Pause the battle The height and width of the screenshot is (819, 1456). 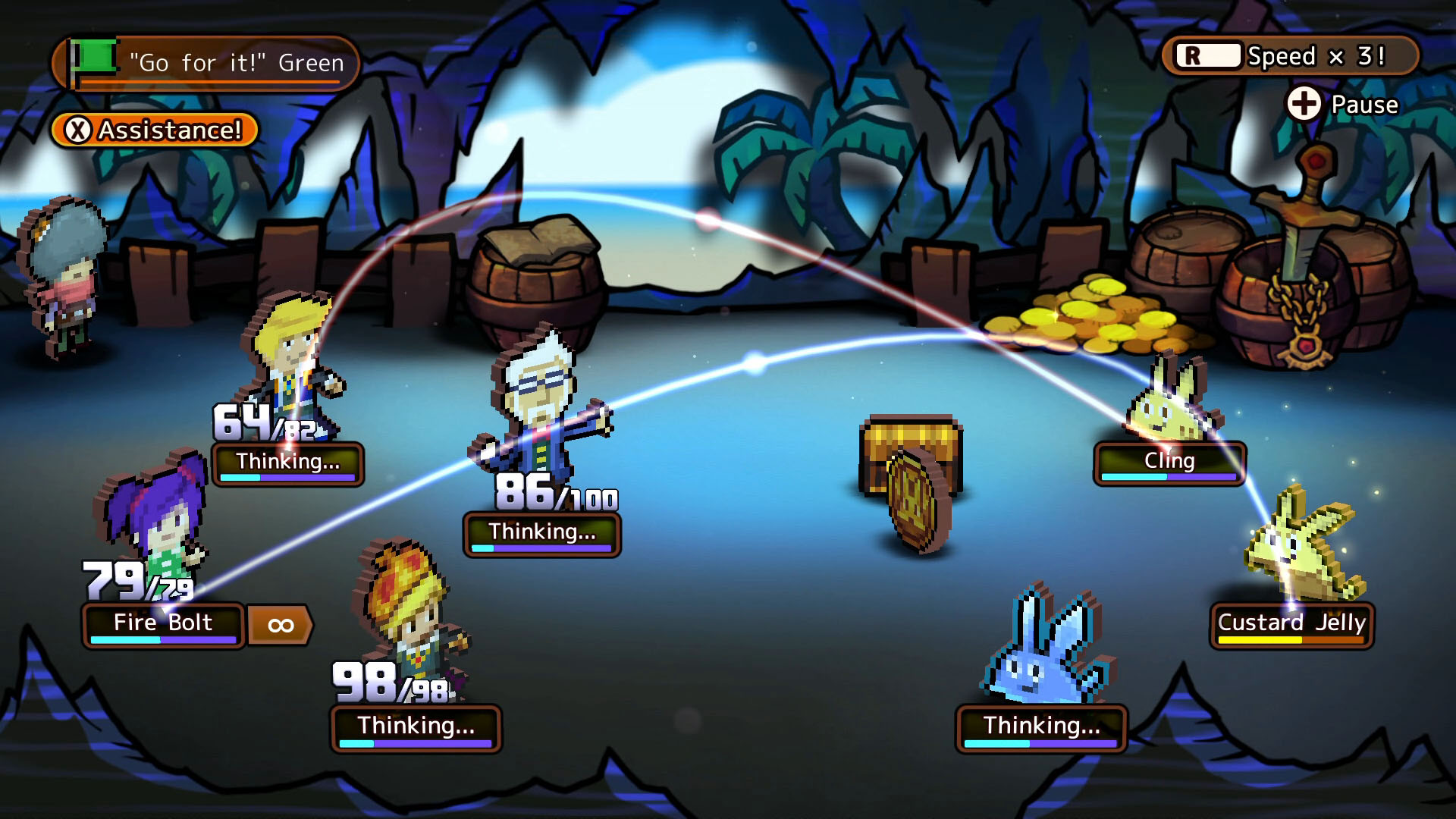pos(1342,105)
